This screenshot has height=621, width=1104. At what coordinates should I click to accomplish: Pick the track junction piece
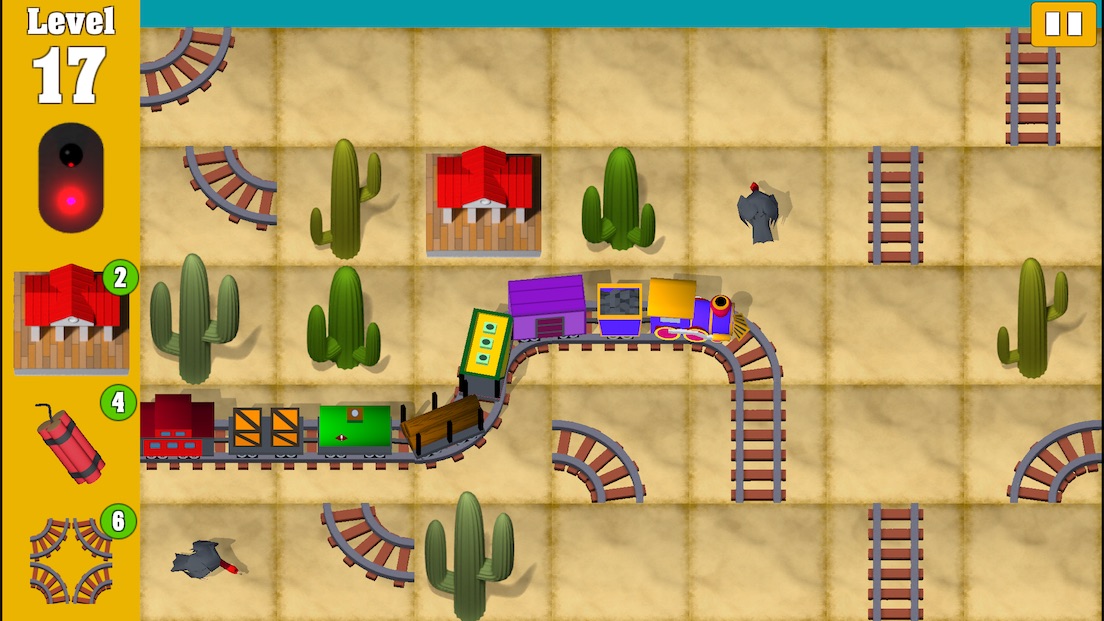(x=70, y=560)
